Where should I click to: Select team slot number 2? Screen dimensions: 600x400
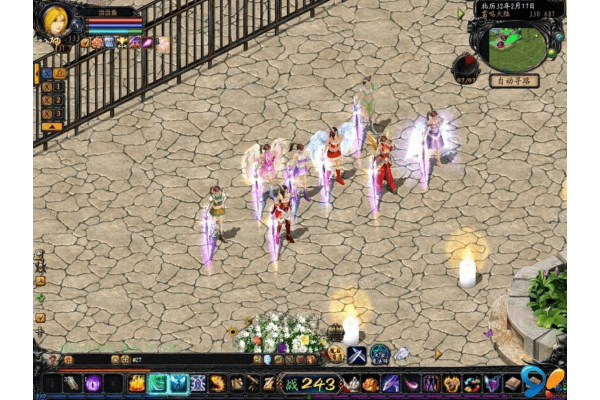(x=58, y=100)
